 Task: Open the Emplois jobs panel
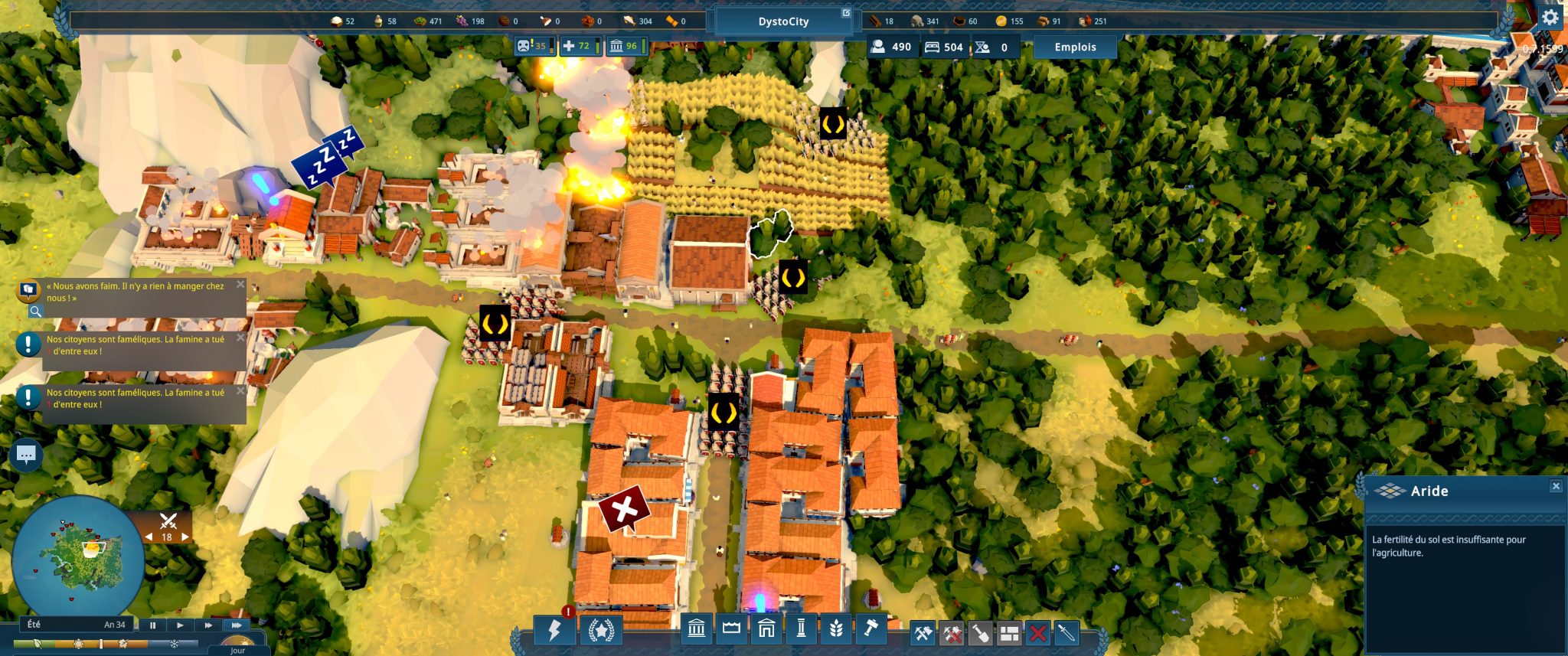[1075, 47]
